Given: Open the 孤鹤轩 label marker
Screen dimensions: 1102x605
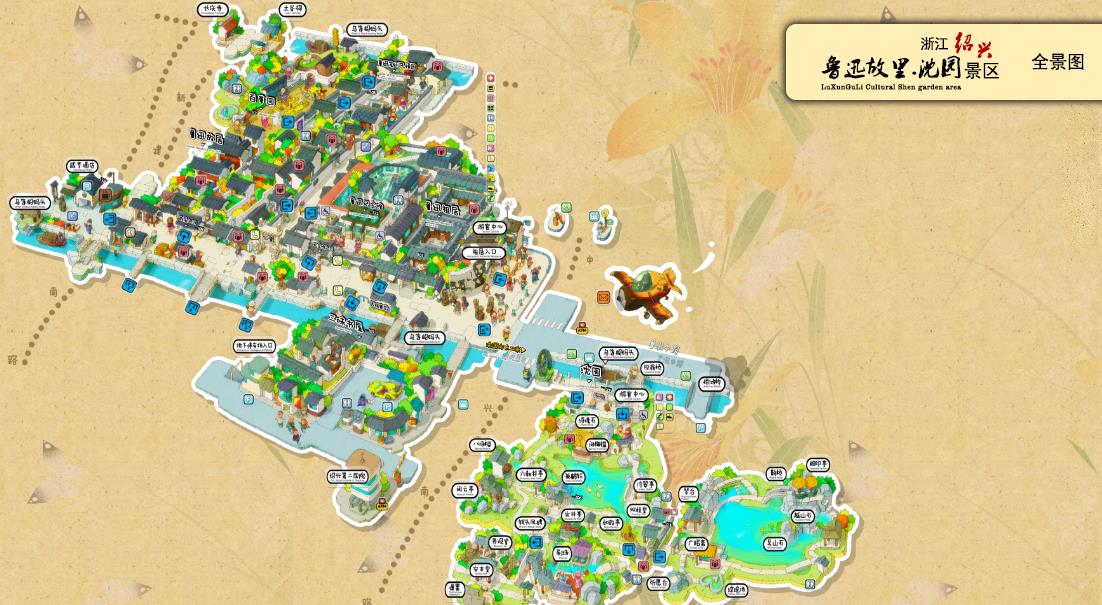Looking at the screenshot, I should (574, 477).
